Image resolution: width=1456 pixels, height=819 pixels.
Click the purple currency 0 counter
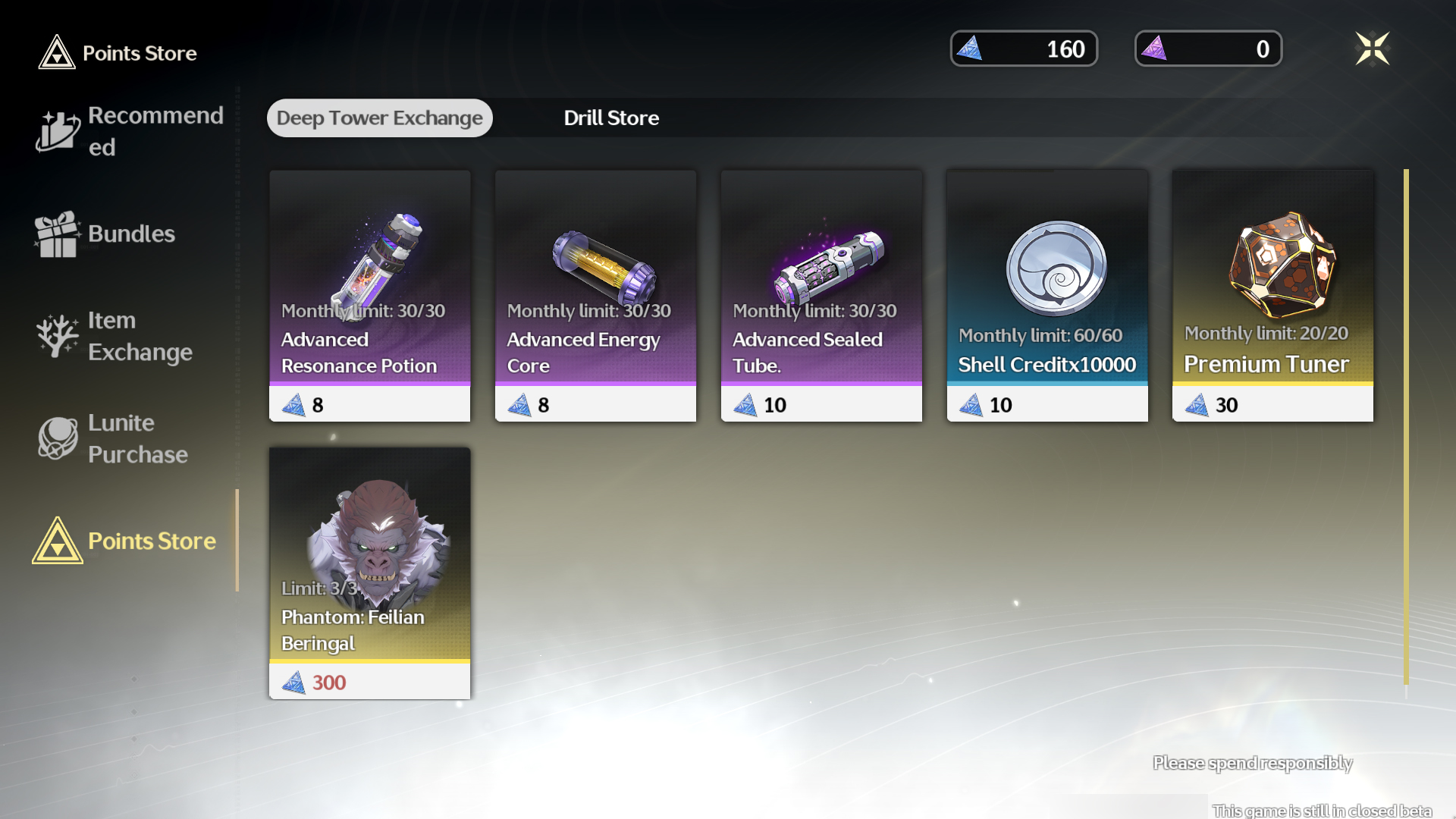point(1208,49)
